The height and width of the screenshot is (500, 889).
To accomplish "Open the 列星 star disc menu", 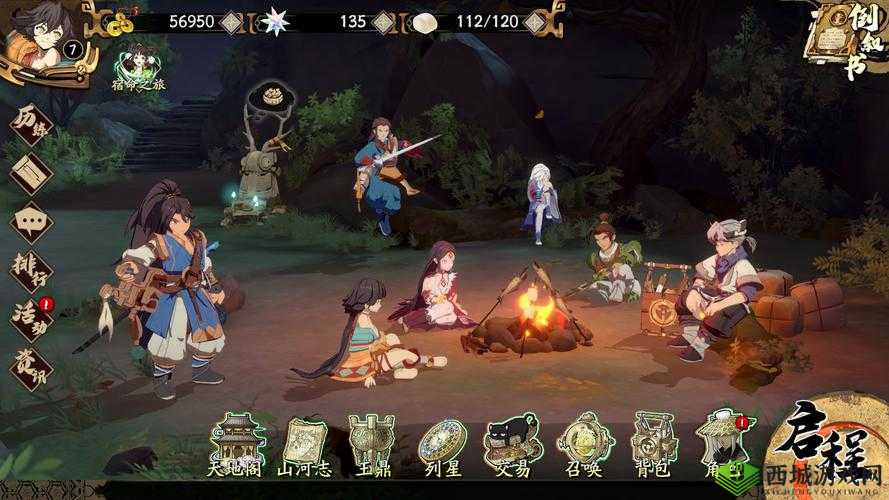I will pos(441,443).
